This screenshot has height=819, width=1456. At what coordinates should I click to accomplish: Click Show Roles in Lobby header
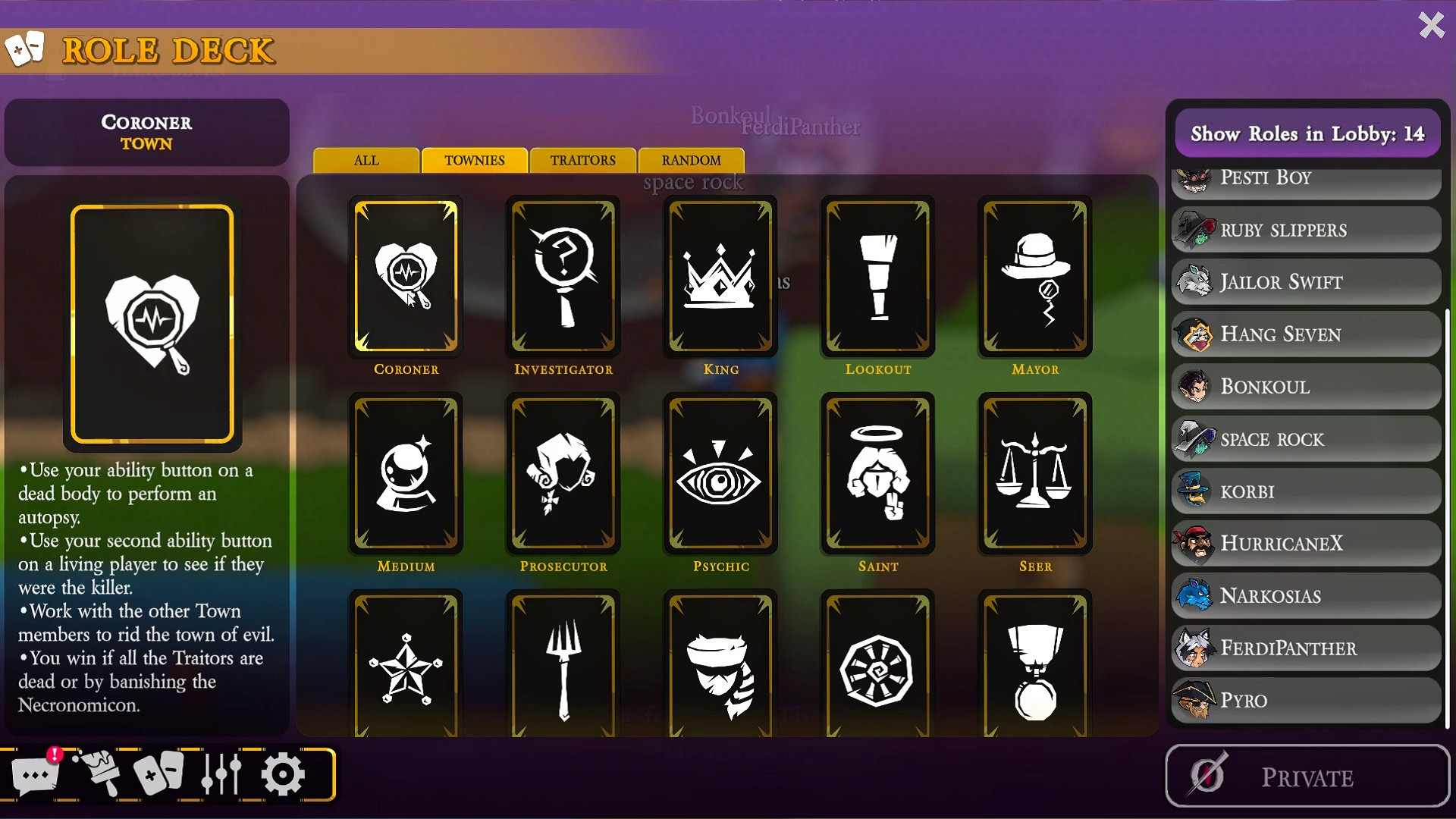[1307, 133]
